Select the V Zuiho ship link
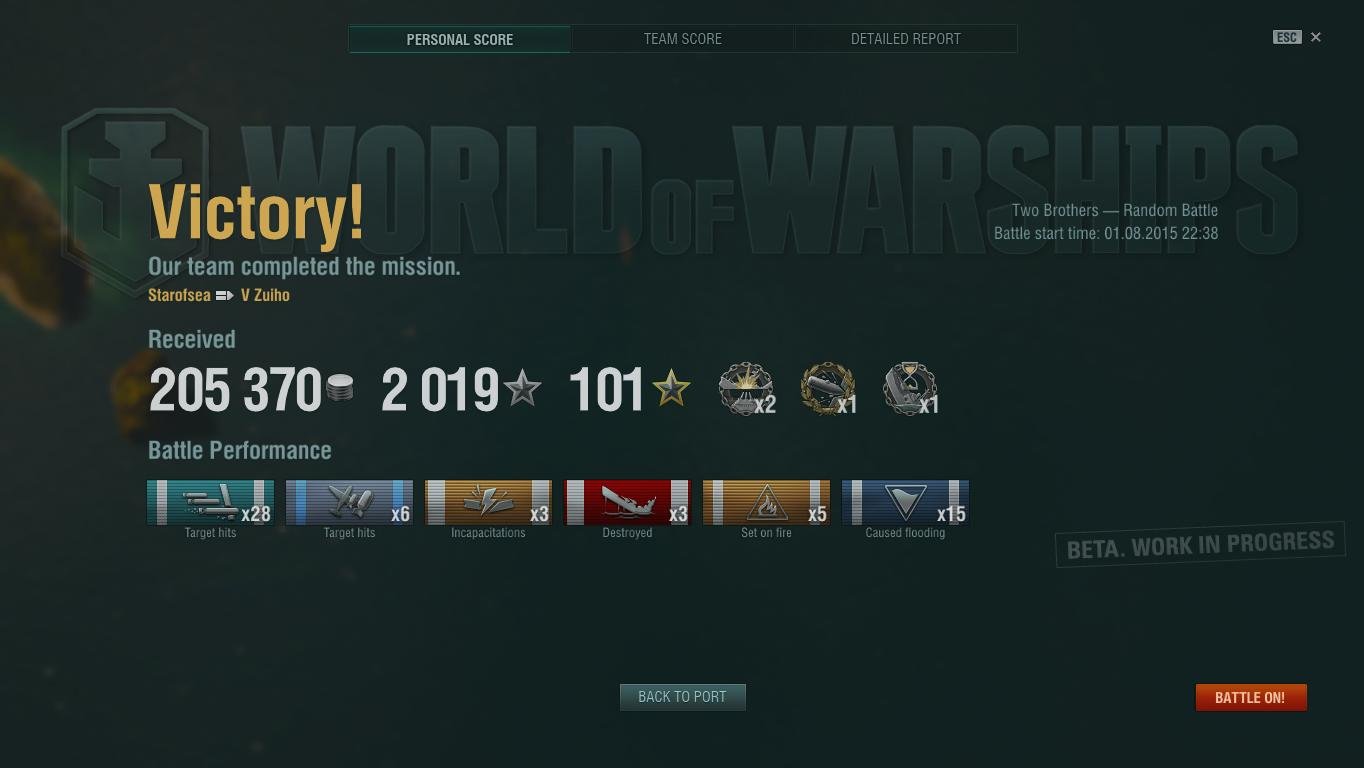 266,295
